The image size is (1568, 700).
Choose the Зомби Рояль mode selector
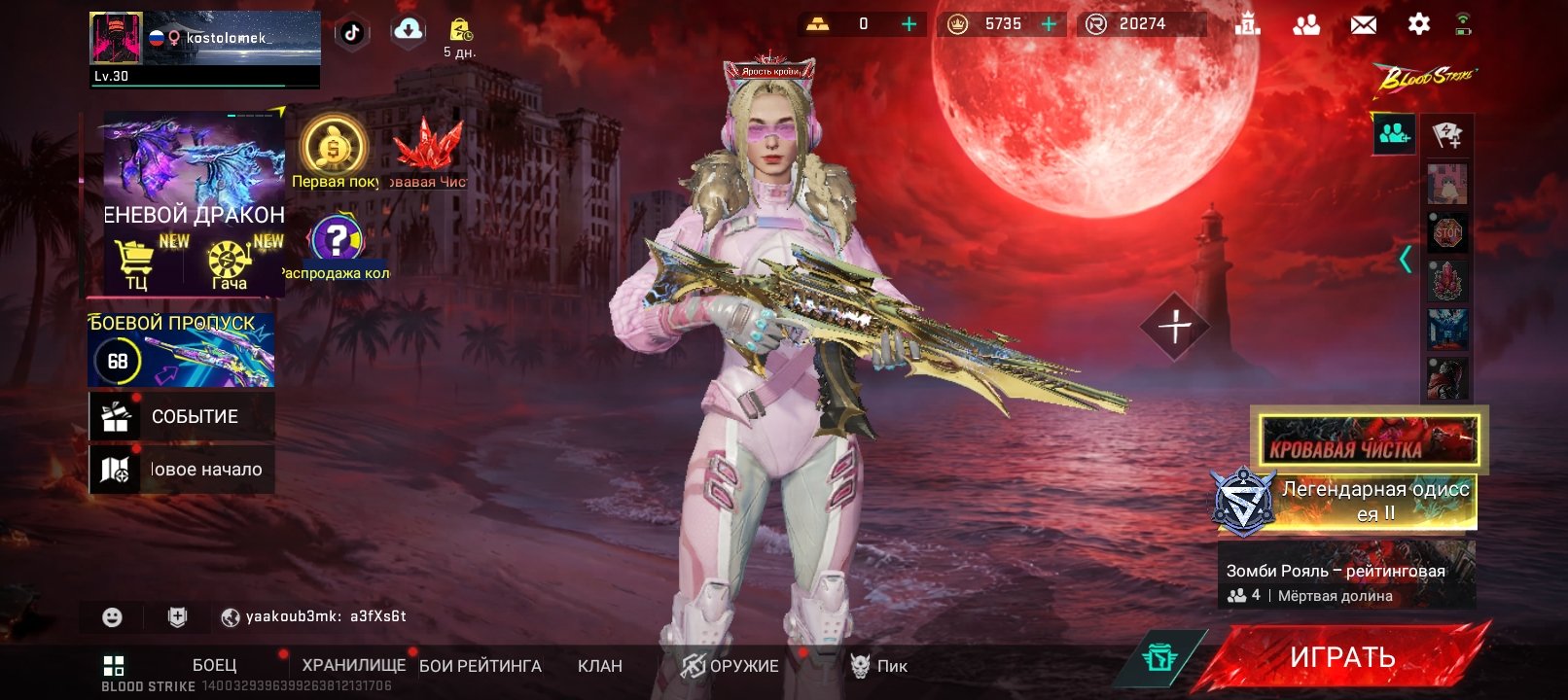(x=1346, y=575)
